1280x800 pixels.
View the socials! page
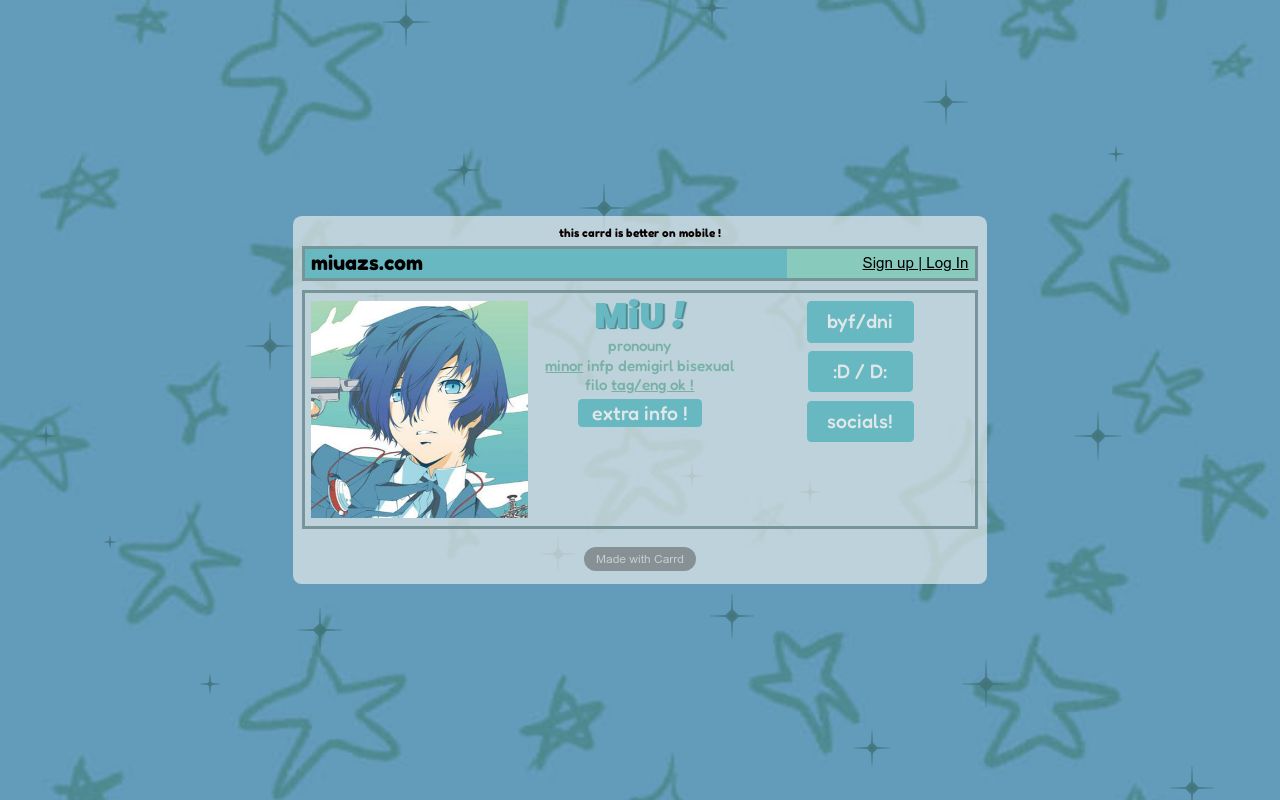coord(860,421)
